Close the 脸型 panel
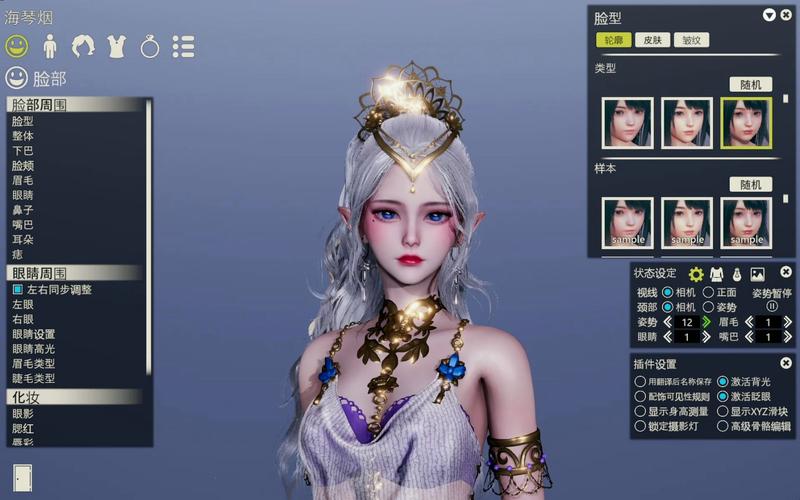Viewport: 800px width, 500px height. click(784, 15)
